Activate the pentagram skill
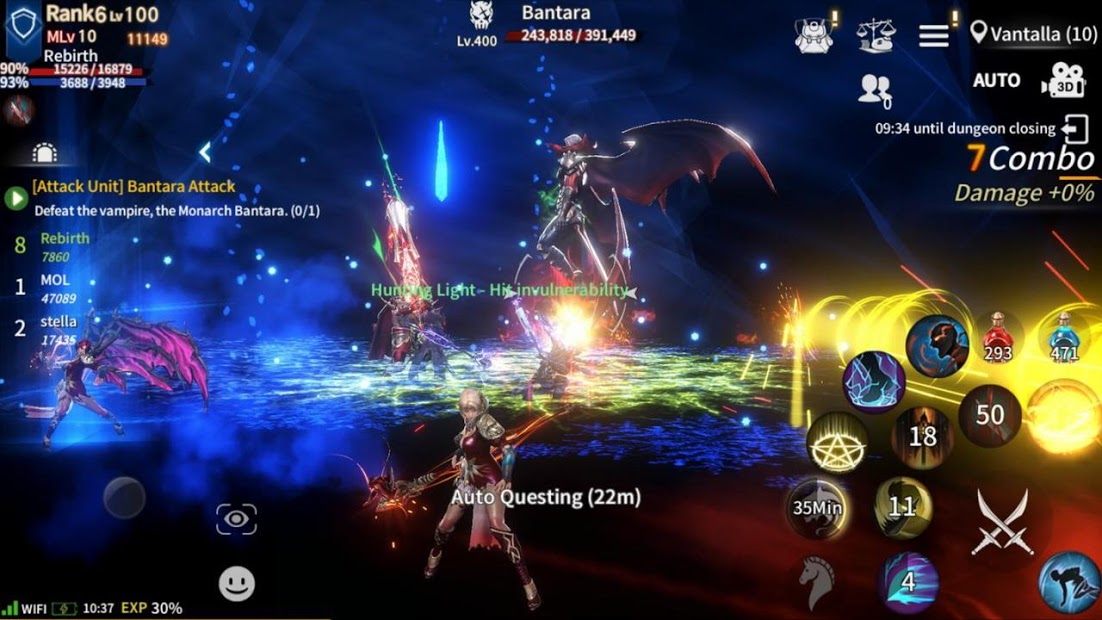Image resolution: width=1102 pixels, height=620 pixels. click(837, 443)
